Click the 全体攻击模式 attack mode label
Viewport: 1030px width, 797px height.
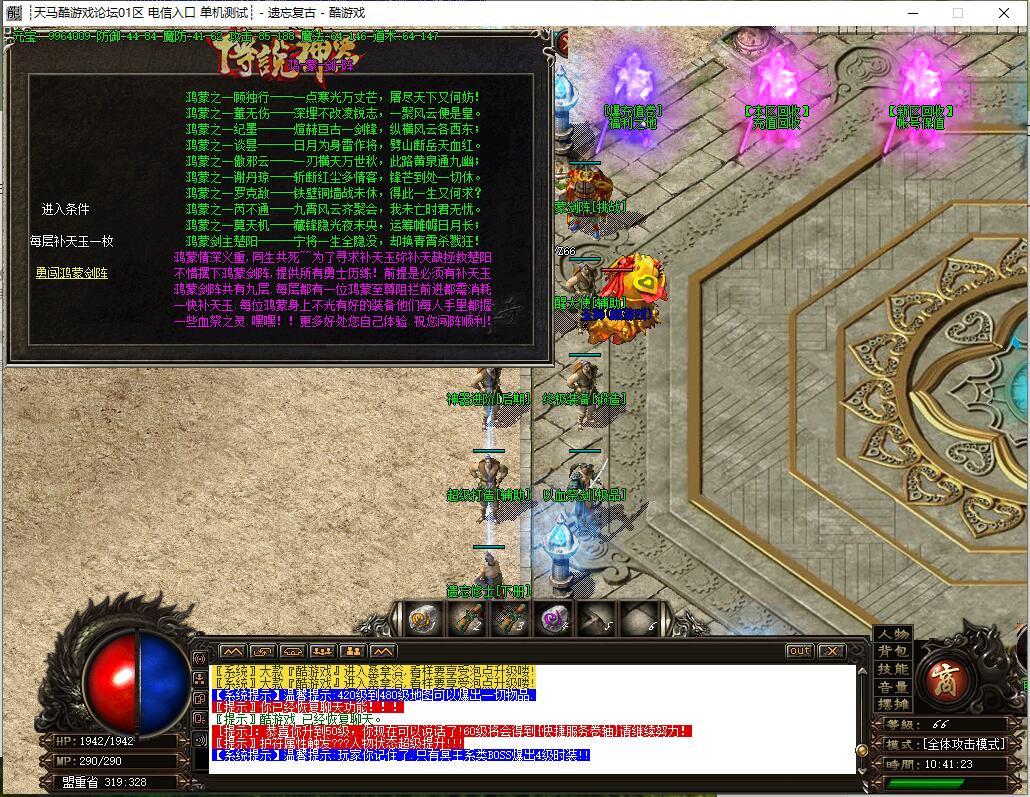(x=950, y=744)
